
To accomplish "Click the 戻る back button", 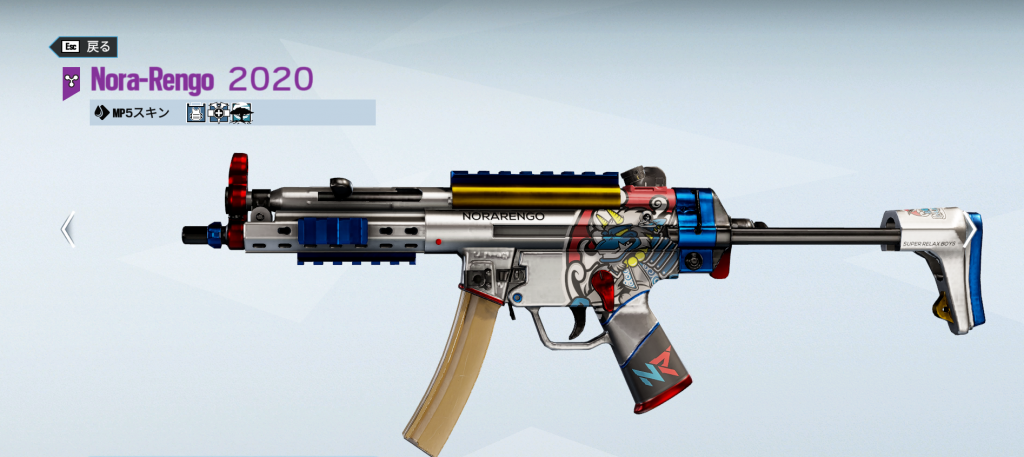I will coord(84,46).
